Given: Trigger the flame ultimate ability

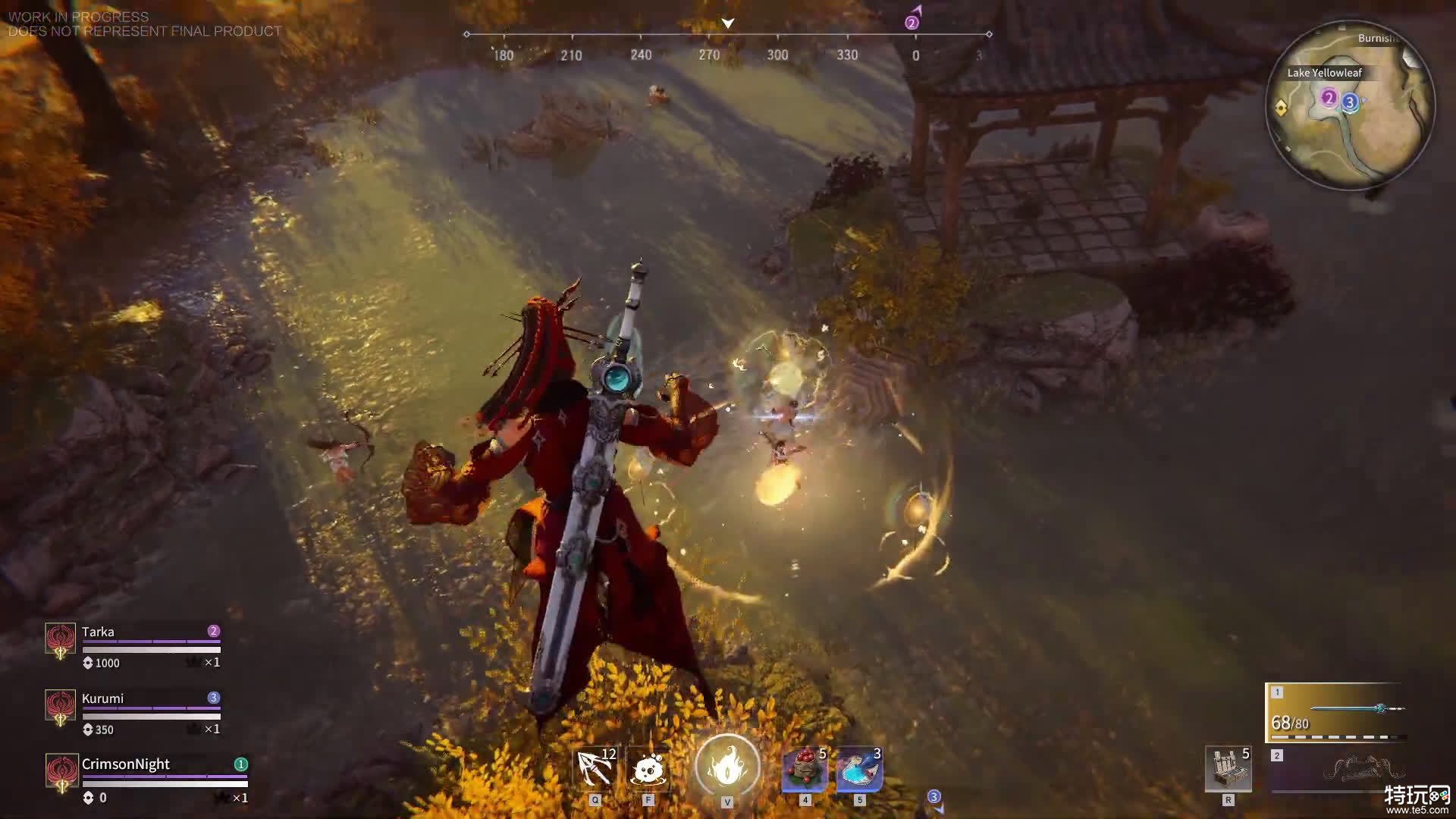Looking at the screenshot, I should [x=727, y=766].
